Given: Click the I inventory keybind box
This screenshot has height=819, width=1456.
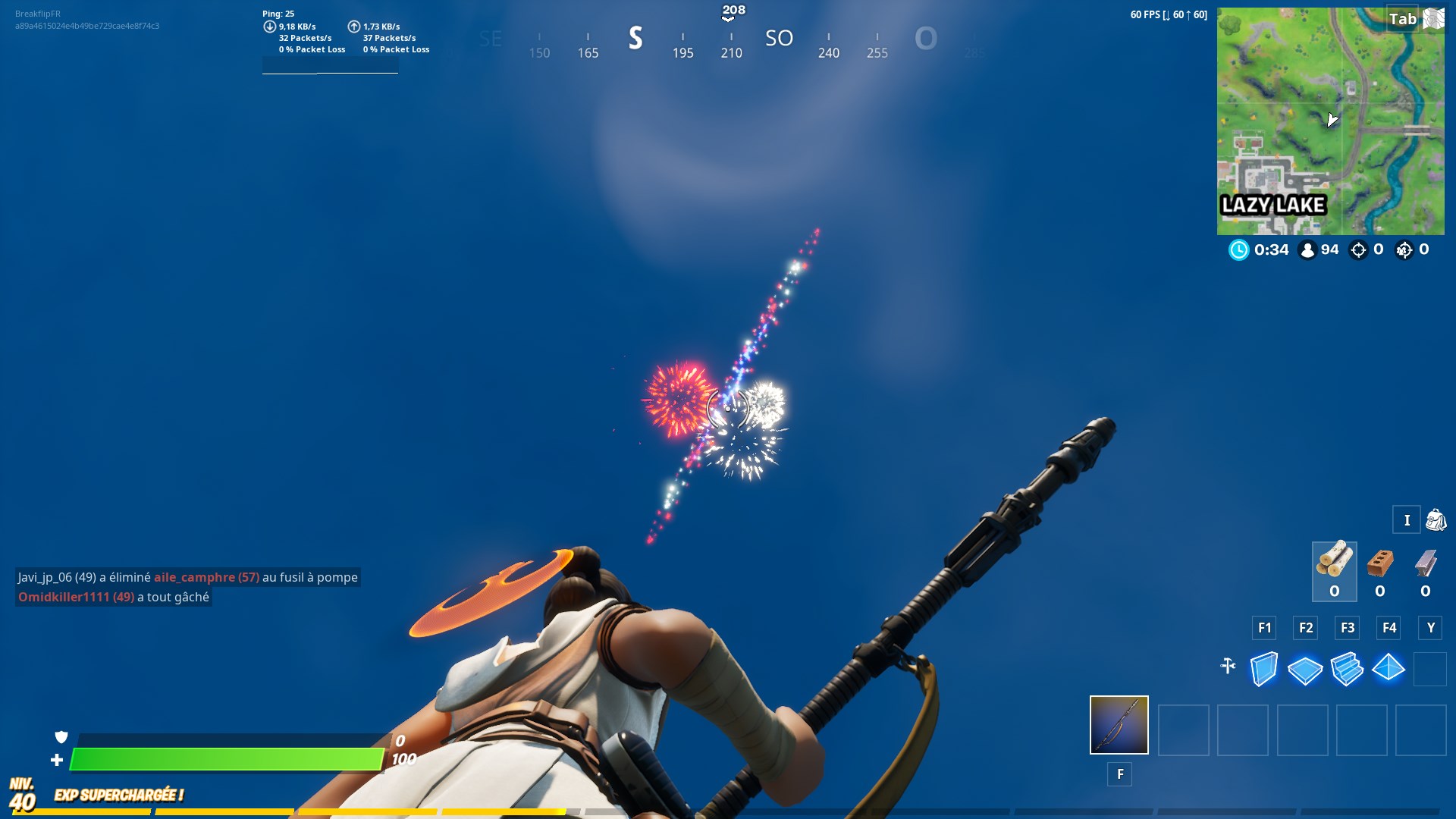Looking at the screenshot, I should [1407, 520].
